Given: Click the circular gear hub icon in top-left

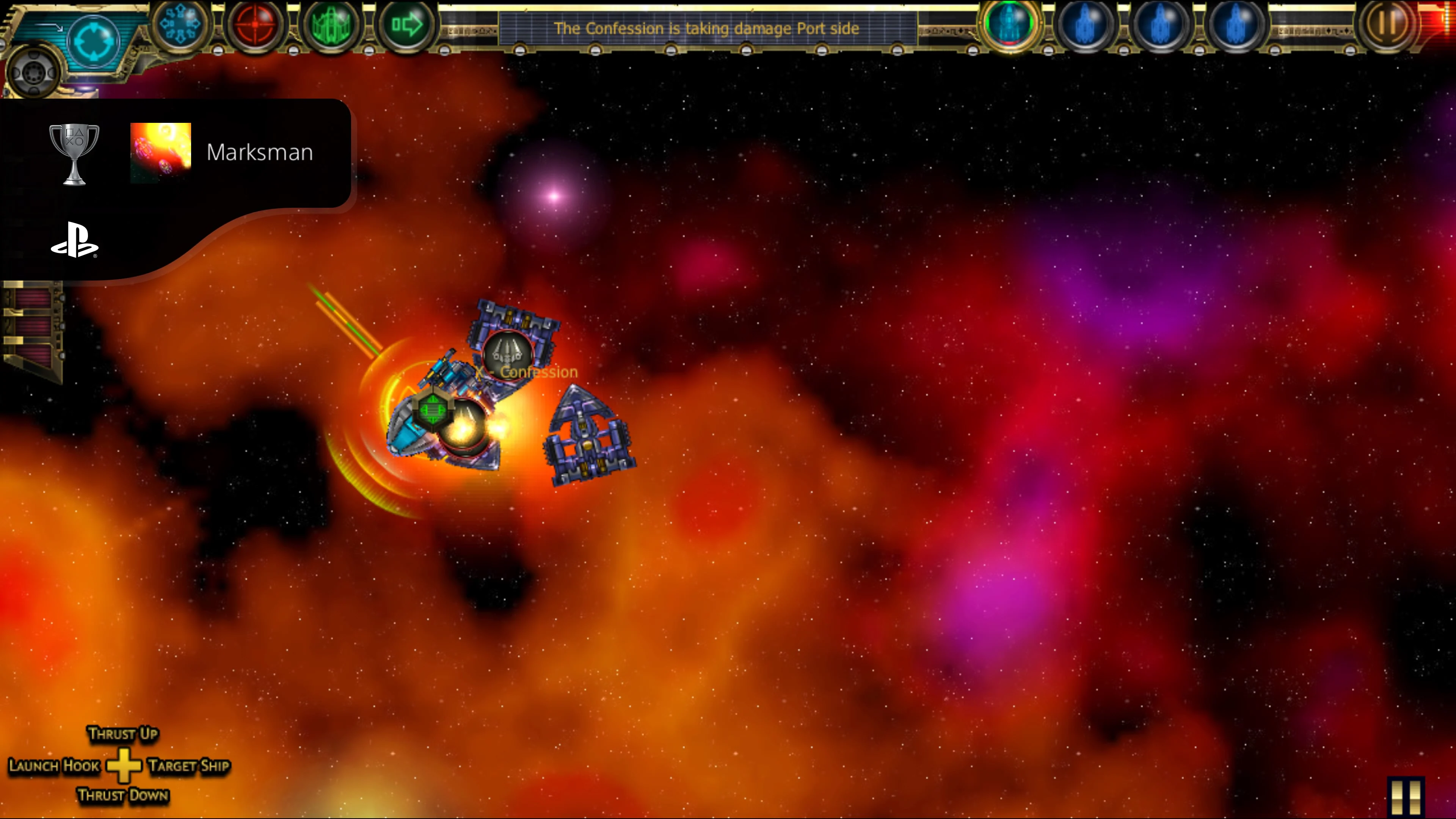Looking at the screenshot, I should tap(34, 71).
